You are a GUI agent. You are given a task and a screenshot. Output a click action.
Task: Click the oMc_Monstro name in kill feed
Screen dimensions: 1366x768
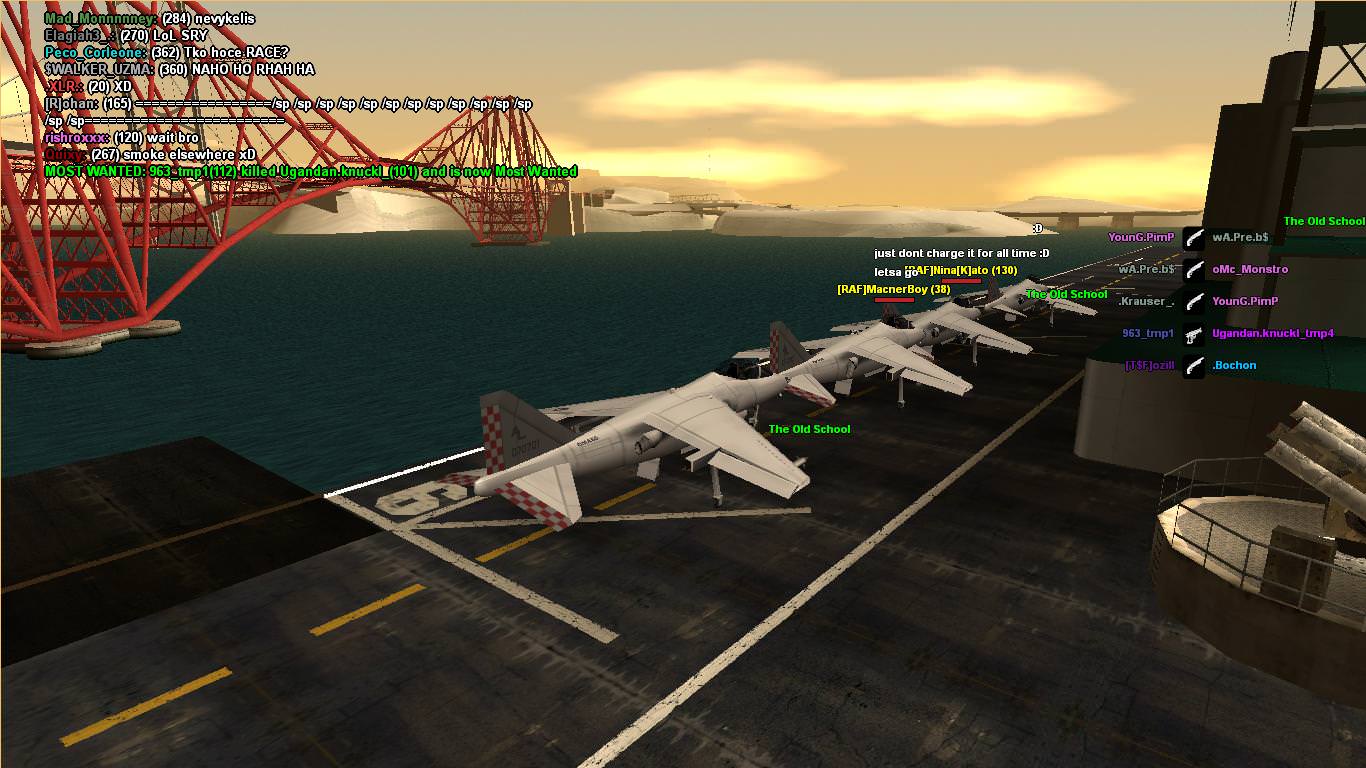click(1250, 269)
